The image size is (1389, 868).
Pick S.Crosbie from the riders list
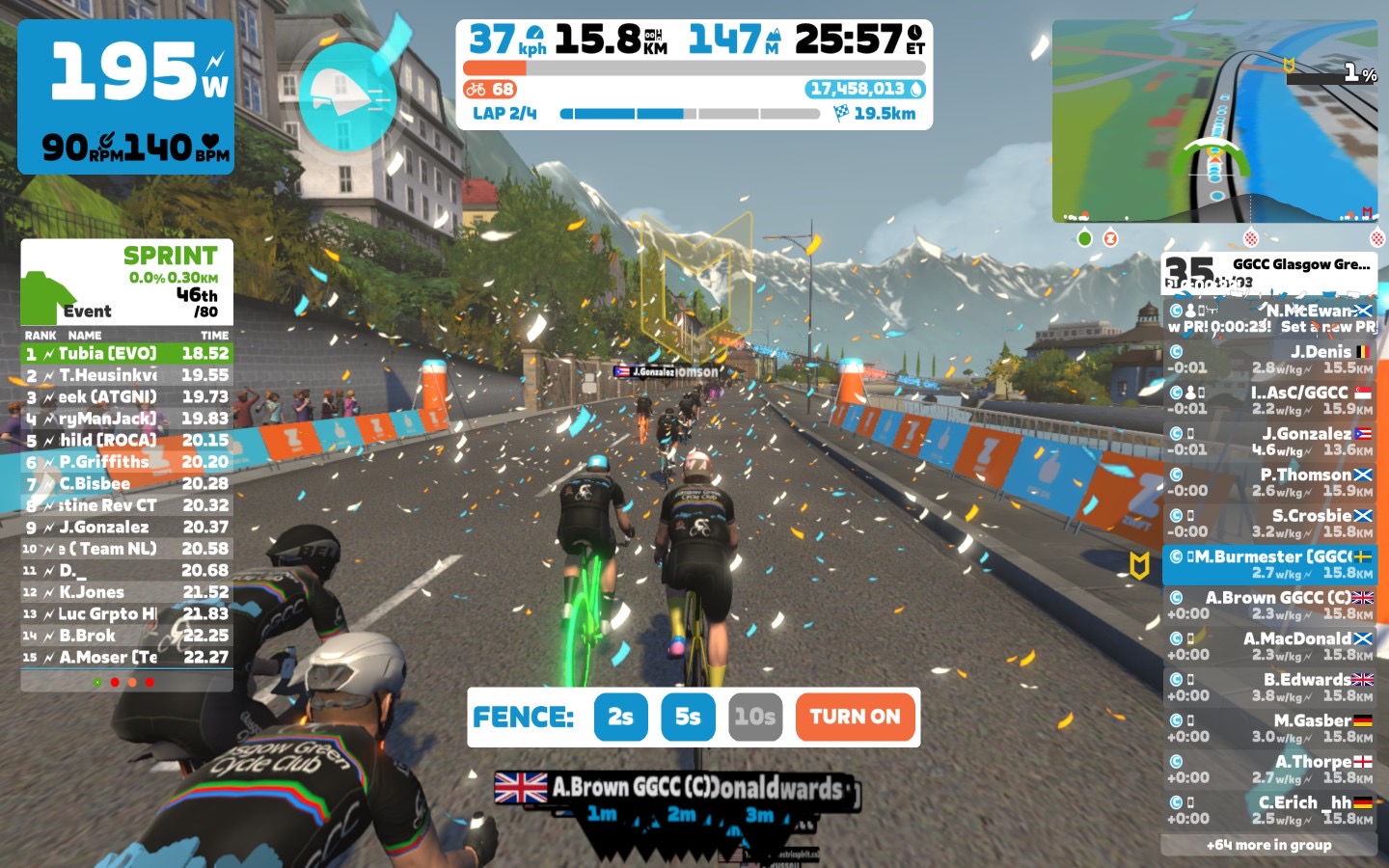(x=1269, y=524)
